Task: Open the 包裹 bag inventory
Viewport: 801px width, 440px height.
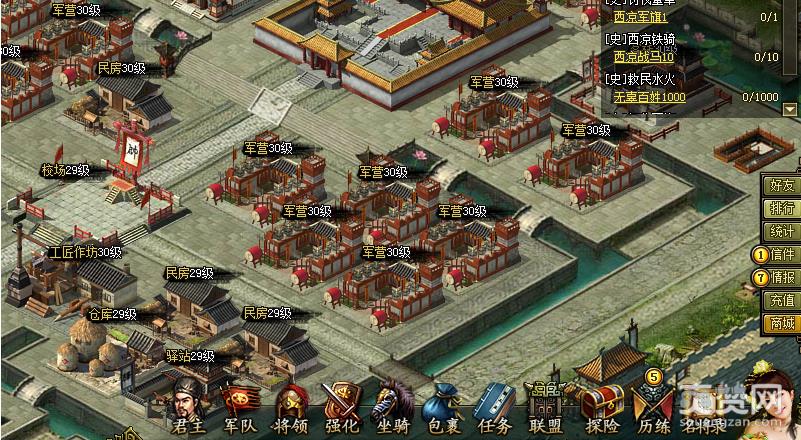Action: pyautogui.click(x=443, y=407)
